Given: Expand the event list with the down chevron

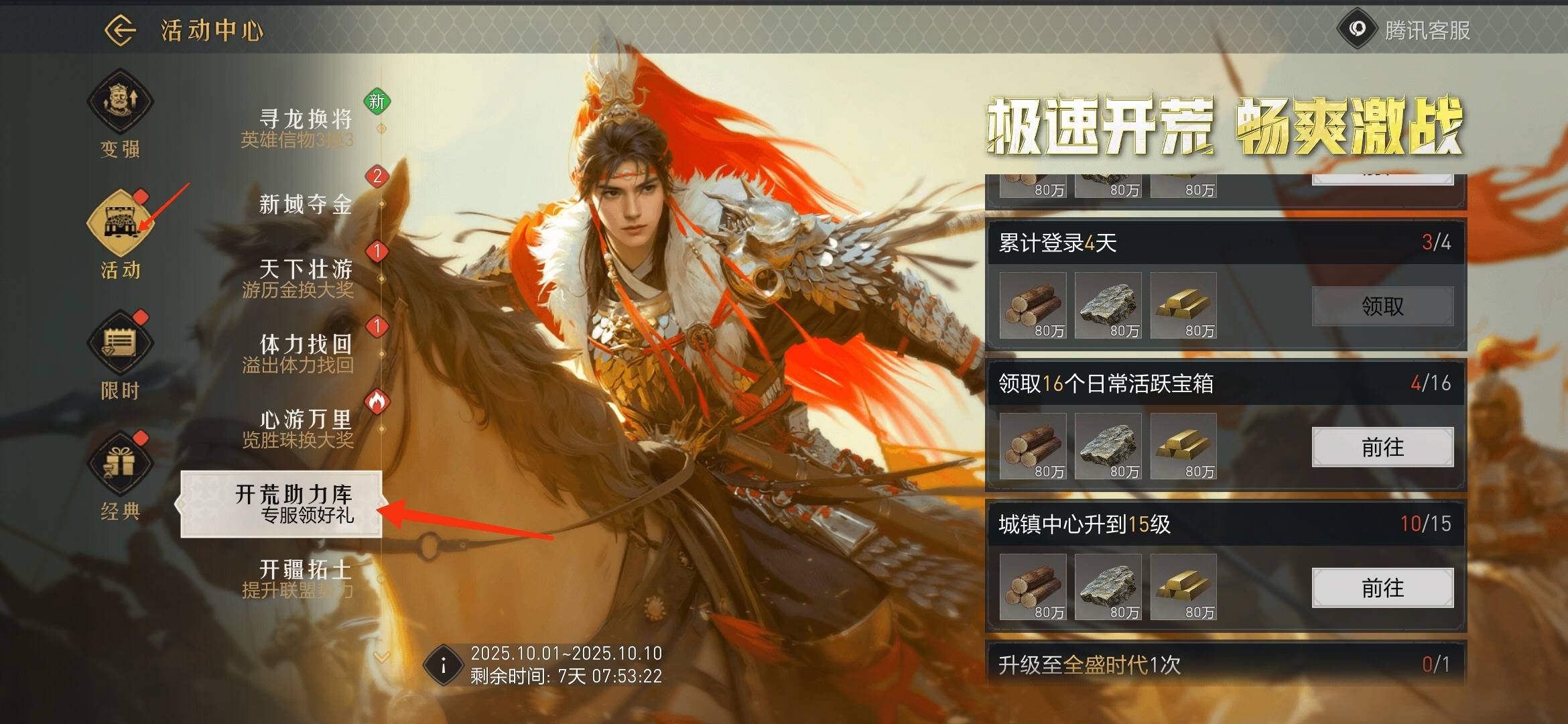Looking at the screenshot, I should 382,657.
